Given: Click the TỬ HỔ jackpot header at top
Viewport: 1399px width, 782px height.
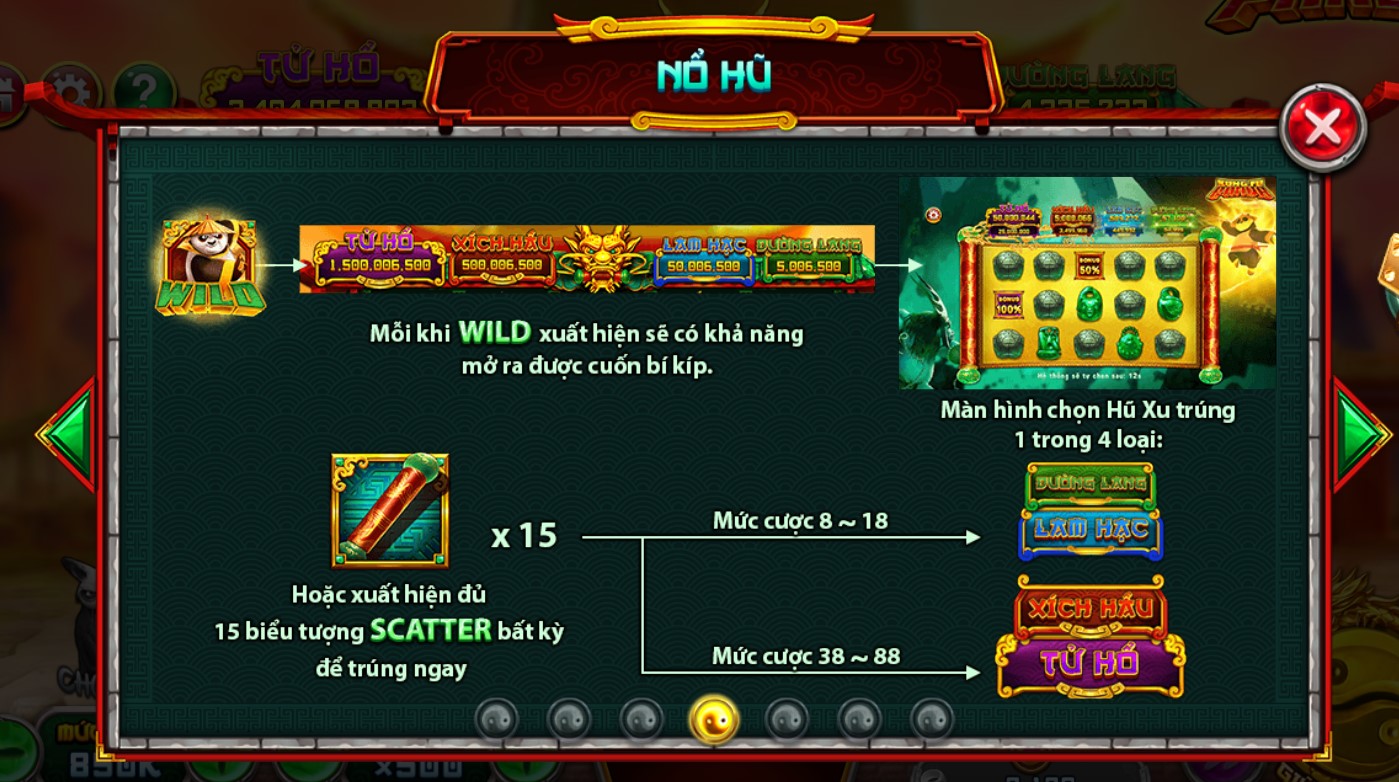Looking at the screenshot, I should (316, 65).
